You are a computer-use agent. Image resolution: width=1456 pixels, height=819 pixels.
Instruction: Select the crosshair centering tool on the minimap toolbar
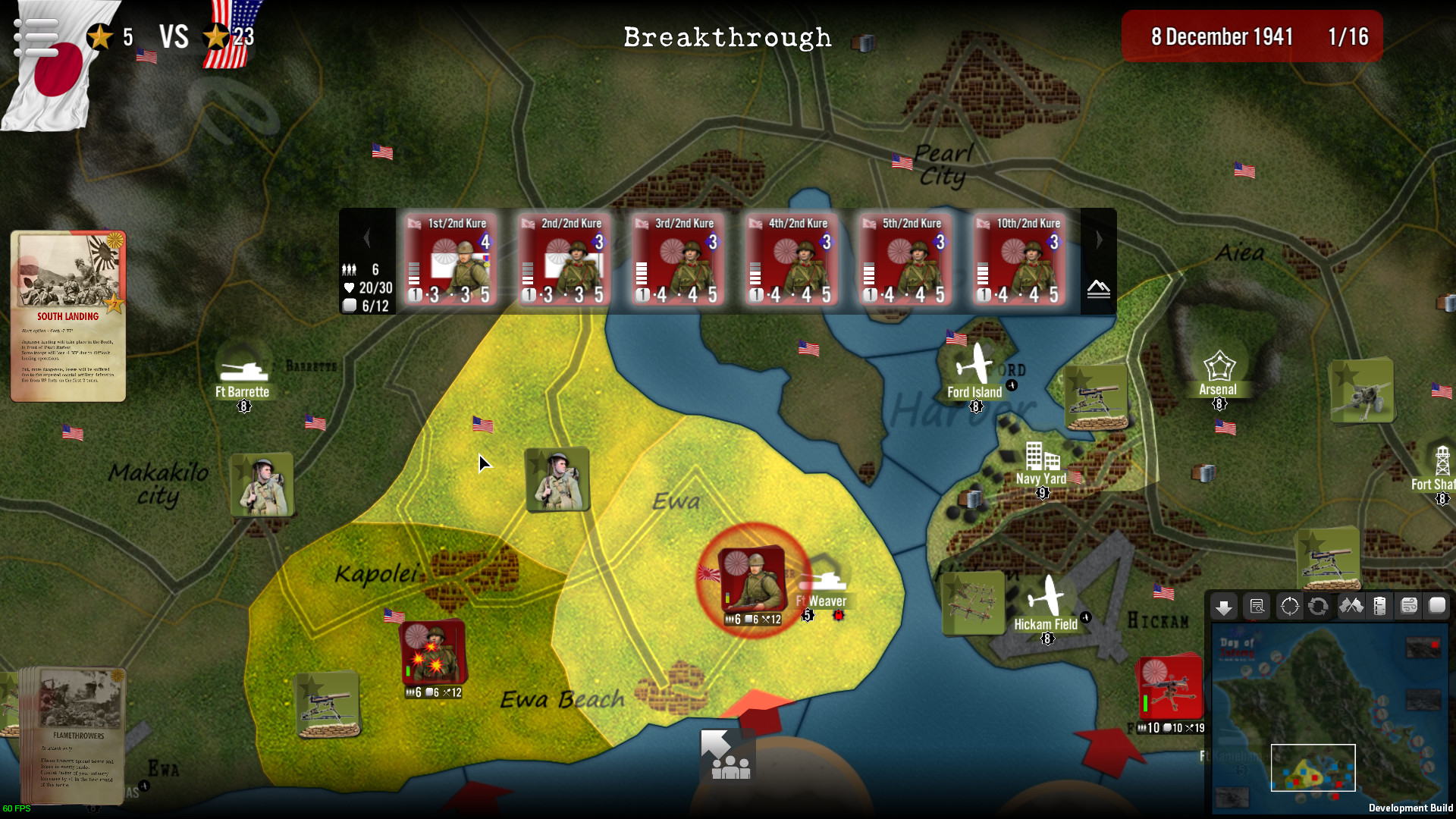(1290, 607)
